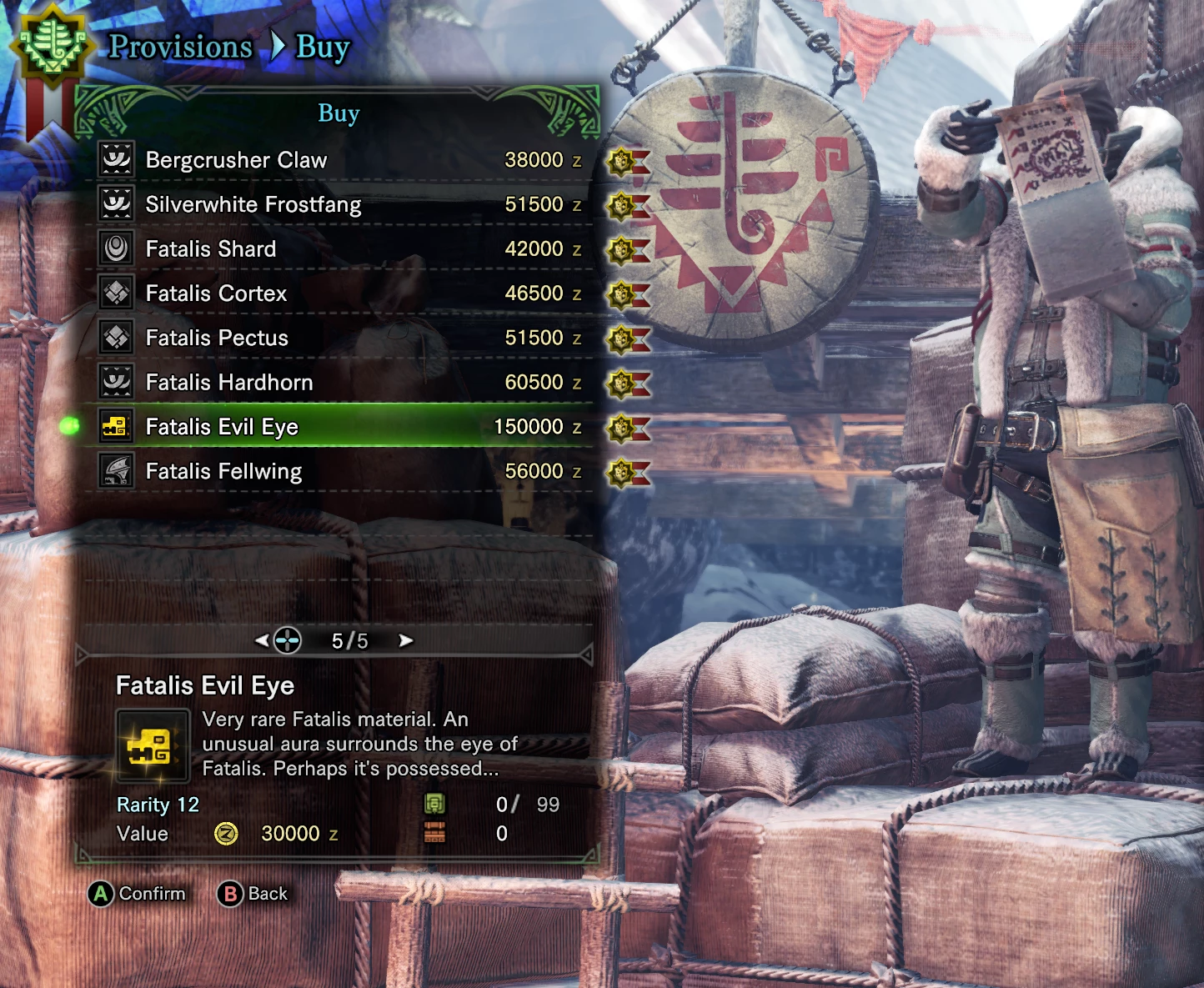The image size is (1204, 988).
Task: Choose the Silverwhite Frostfang entry
Action: pyautogui.click(x=253, y=204)
